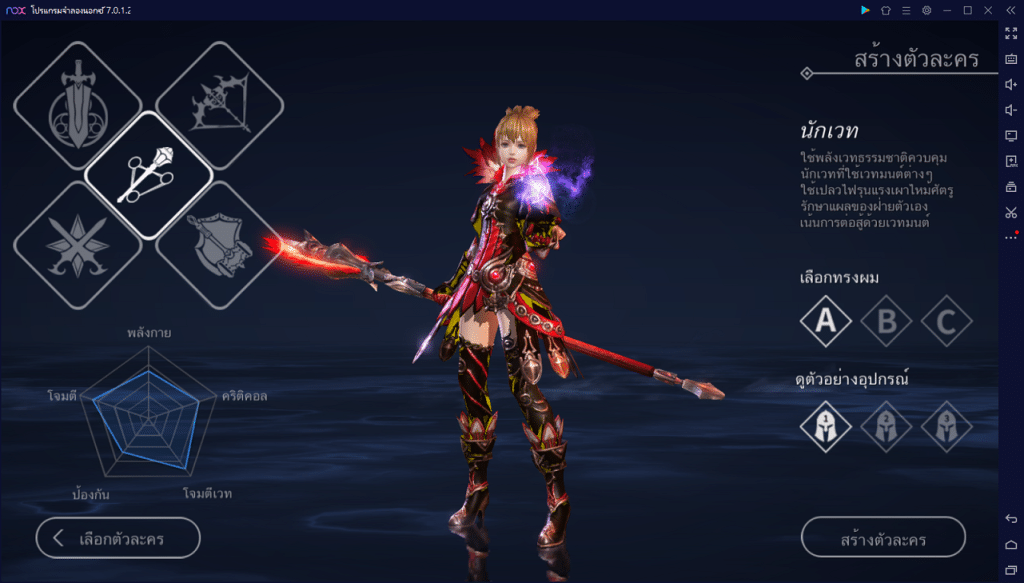The width and height of the screenshot is (1024, 583).
Task: Choose the bow archer class diamond
Action: (x=220, y=105)
